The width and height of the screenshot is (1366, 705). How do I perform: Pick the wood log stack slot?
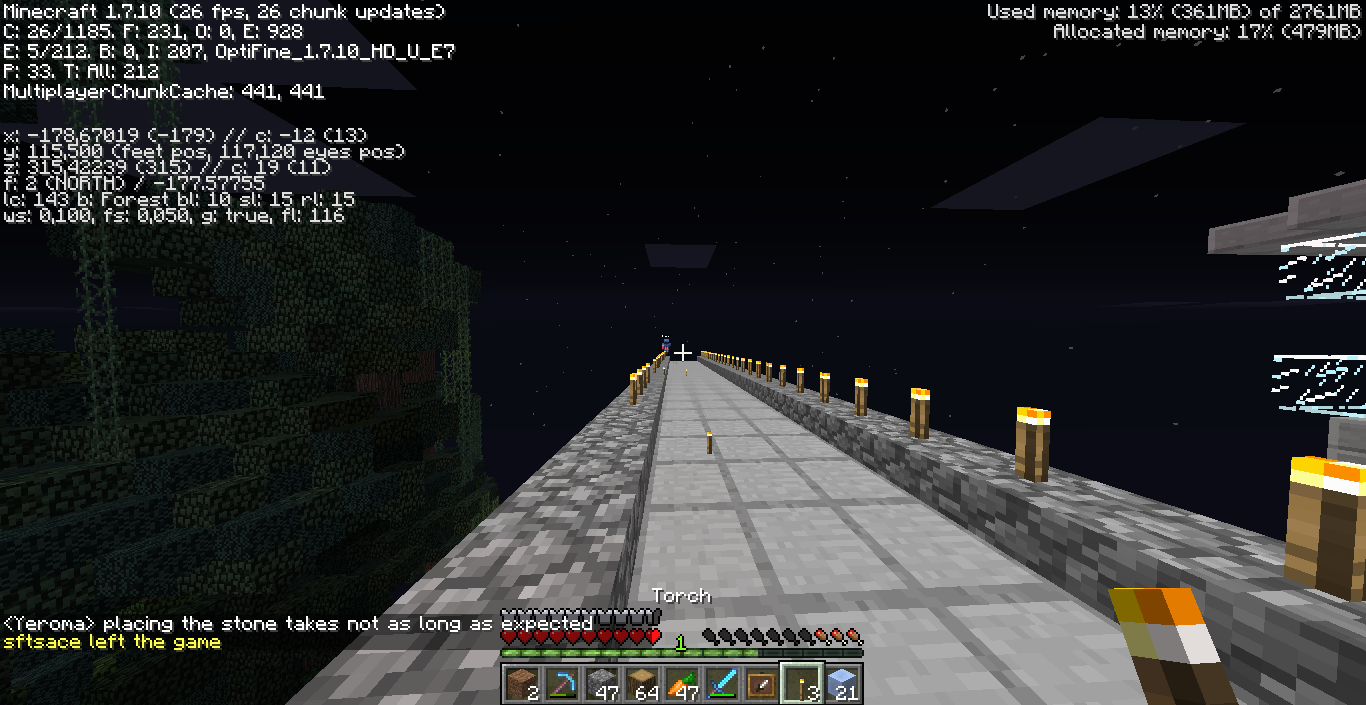tap(641, 684)
